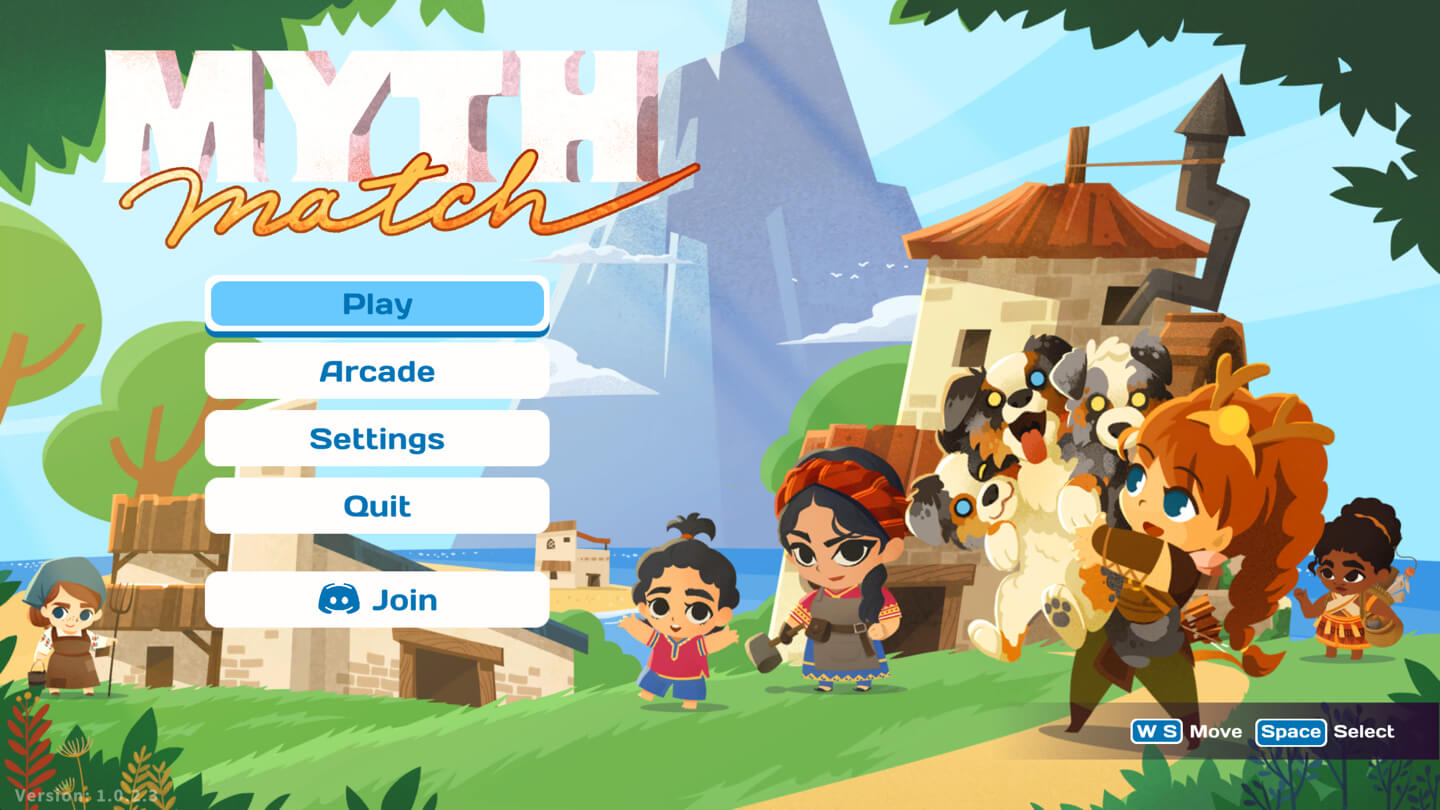Quit the game

(377, 506)
